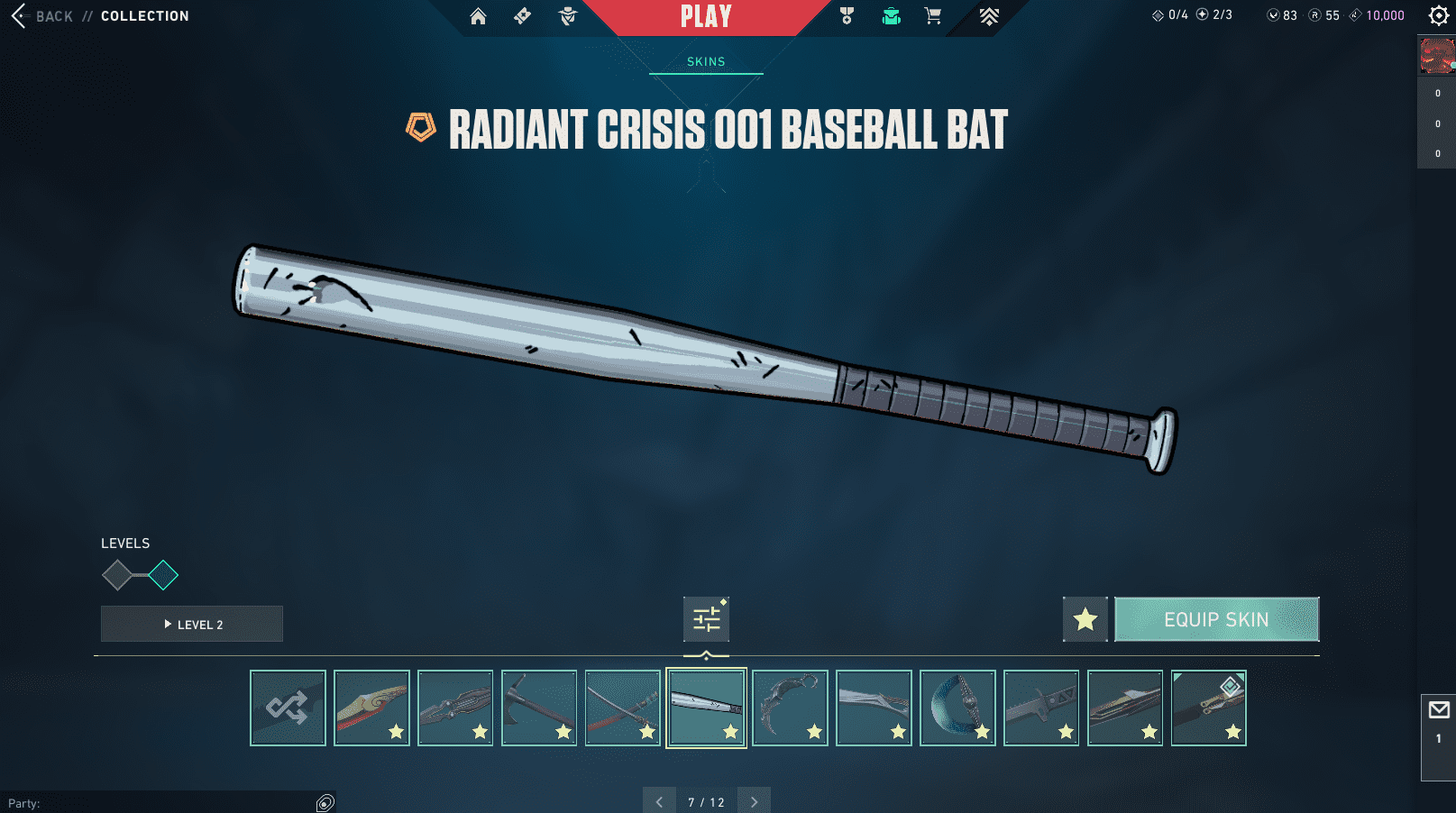Open the settings gear
1456x813 pixels.
click(x=1439, y=15)
